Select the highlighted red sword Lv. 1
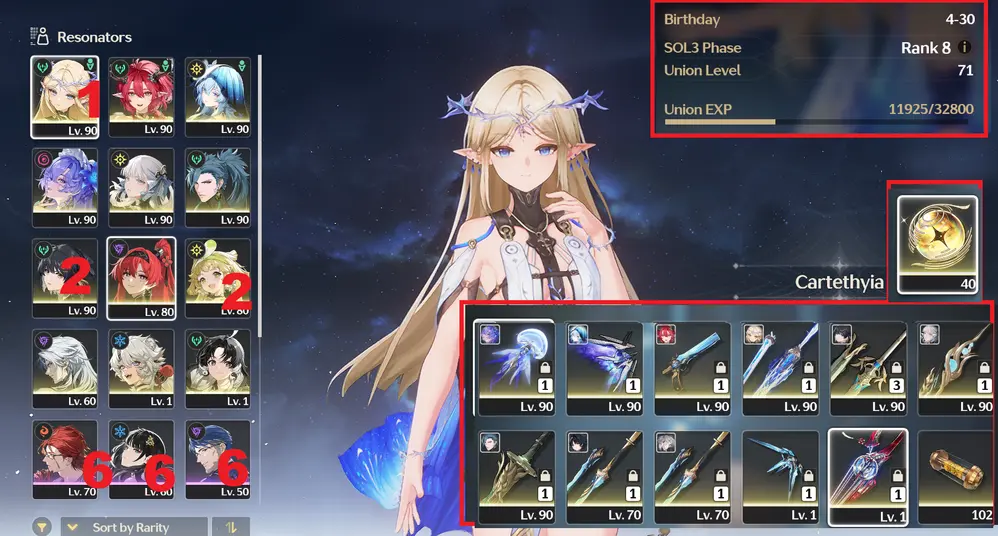The height and width of the screenshot is (536, 998). 867,476
